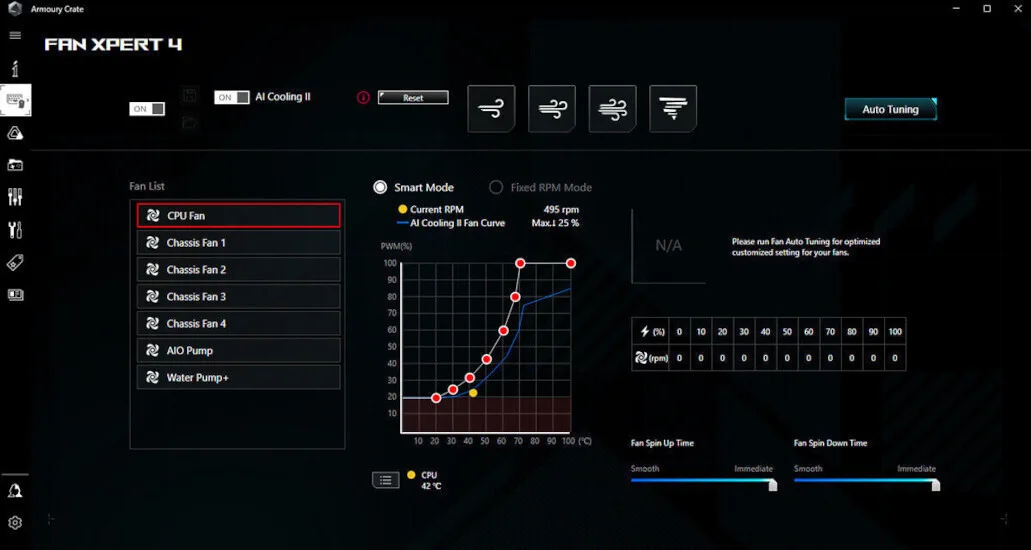Click the Fan Spin Down Time slider handle
The width and height of the screenshot is (1031, 550).
pyautogui.click(x=935, y=485)
